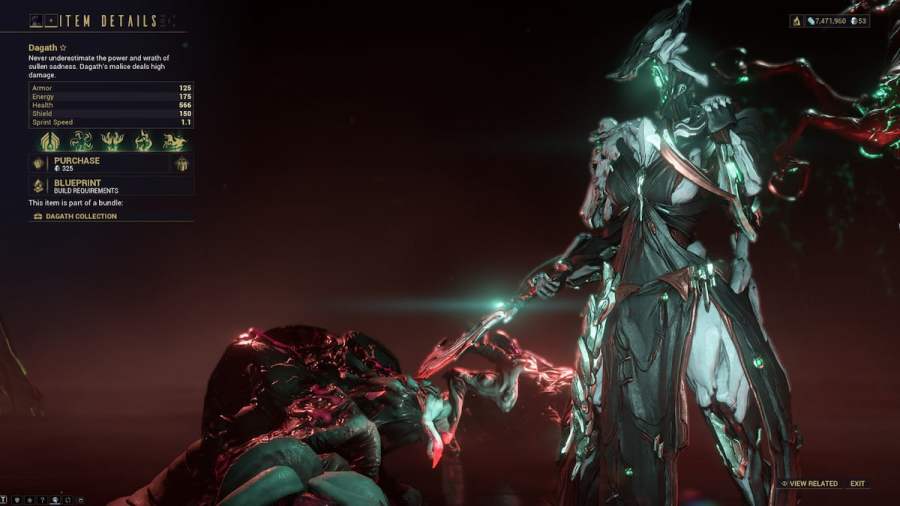The height and width of the screenshot is (506, 900).
Task: Select Dagath's middle ability icon
Action: 112,141
